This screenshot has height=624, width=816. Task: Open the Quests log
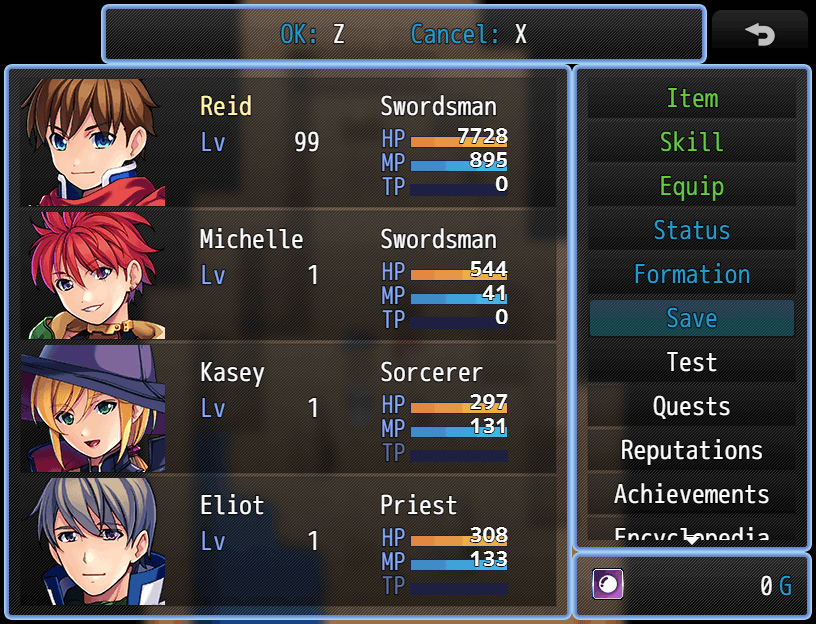(691, 407)
